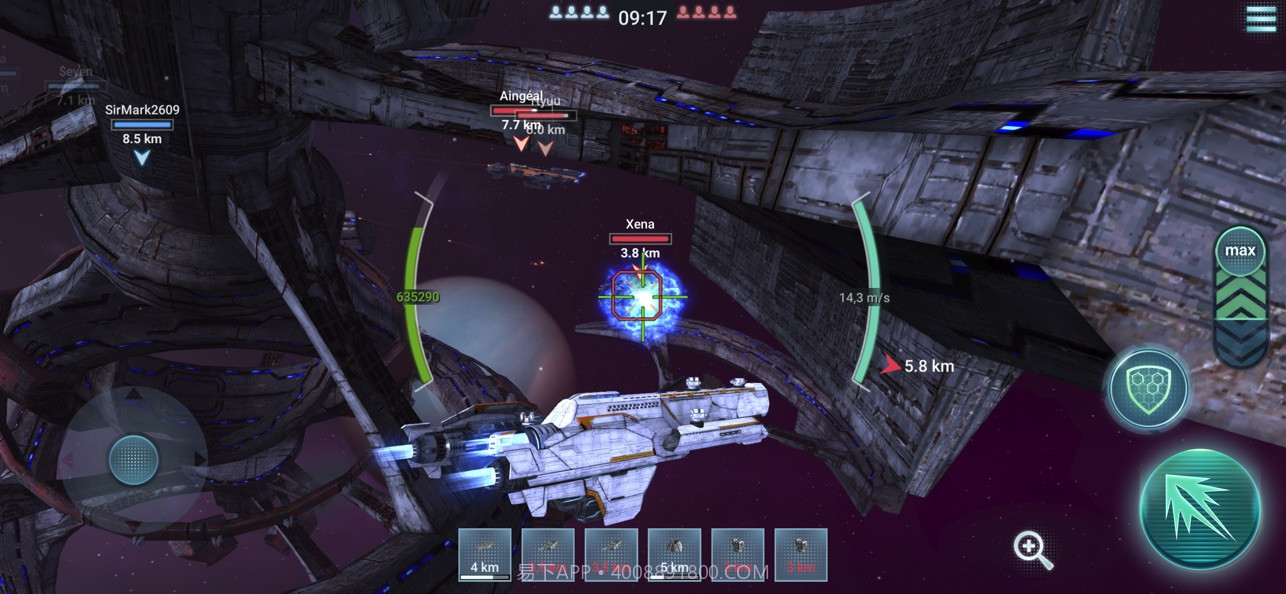Select the 4 km weapon slot
The image size is (1286, 594).
click(x=485, y=554)
